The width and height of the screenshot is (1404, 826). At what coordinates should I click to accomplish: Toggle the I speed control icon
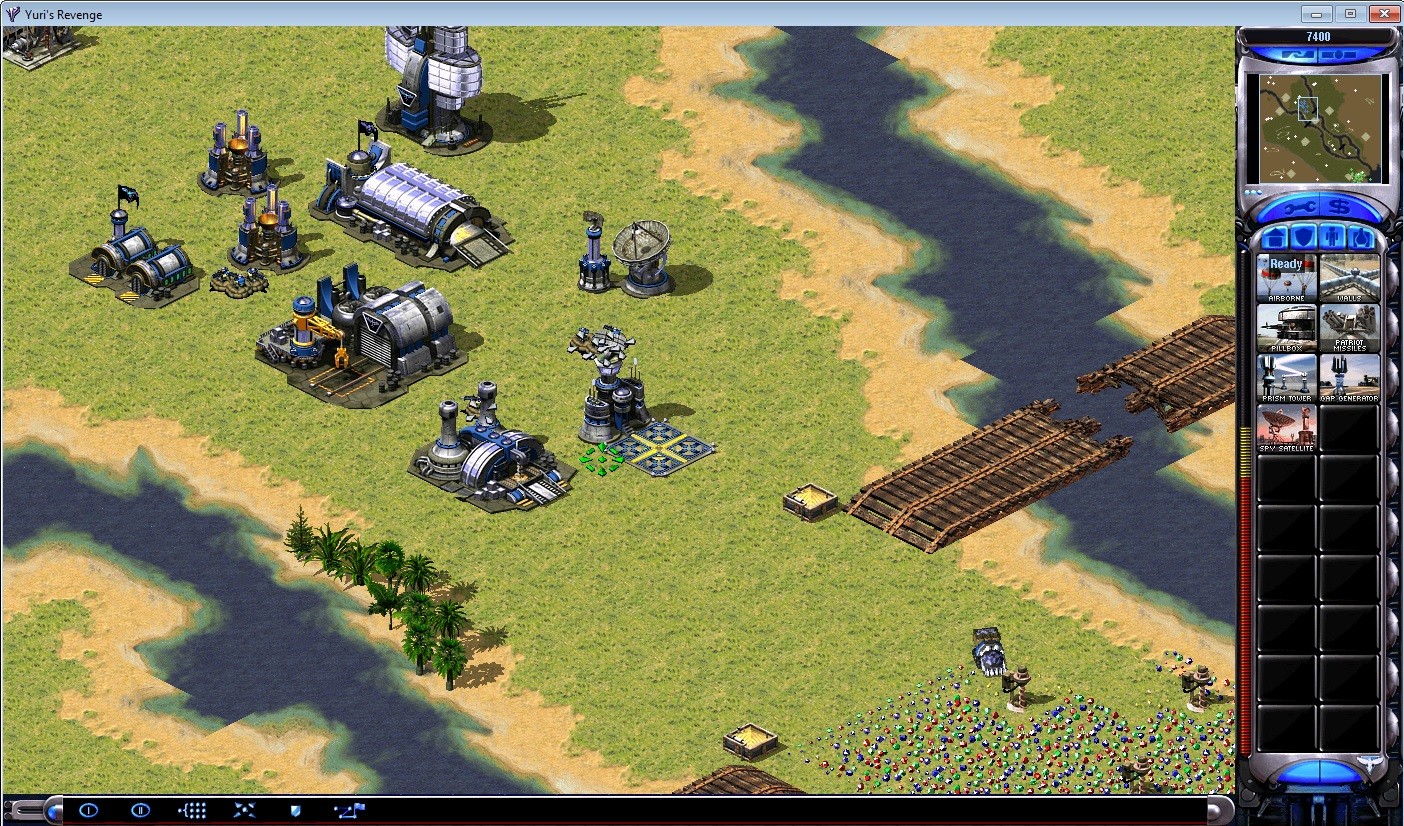[89, 811]
